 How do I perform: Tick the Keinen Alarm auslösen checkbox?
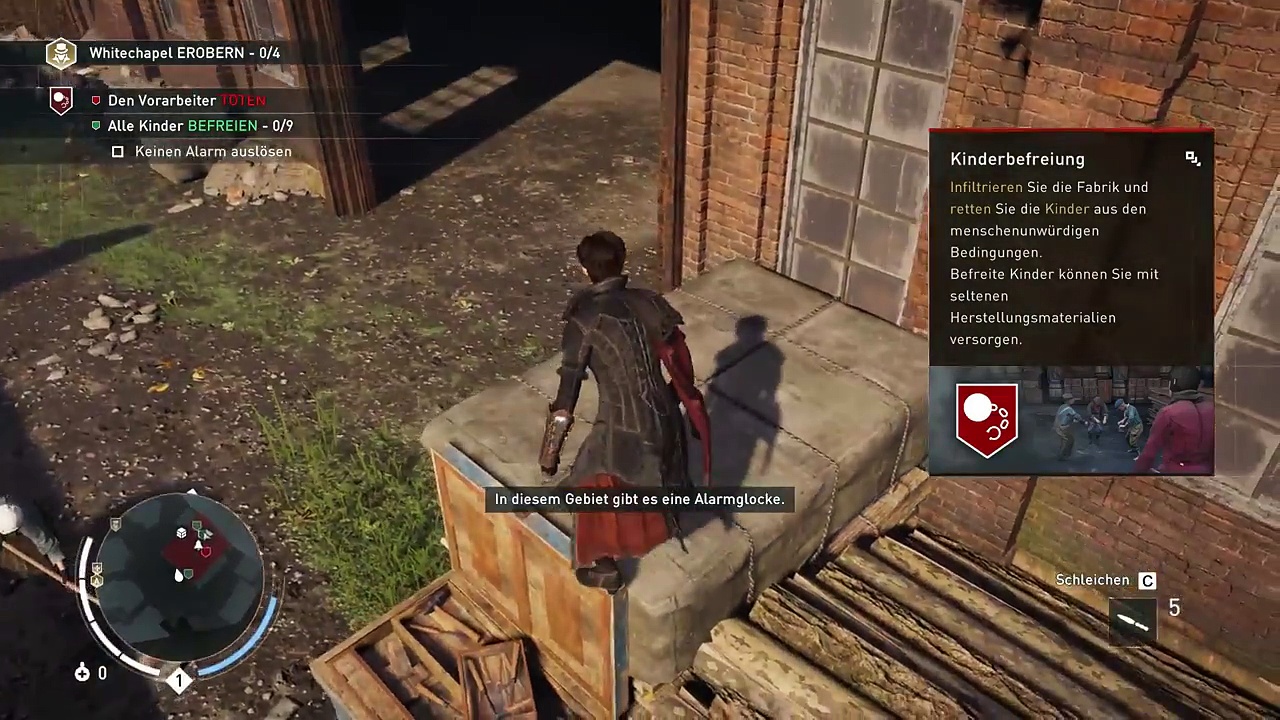point(118,152)
